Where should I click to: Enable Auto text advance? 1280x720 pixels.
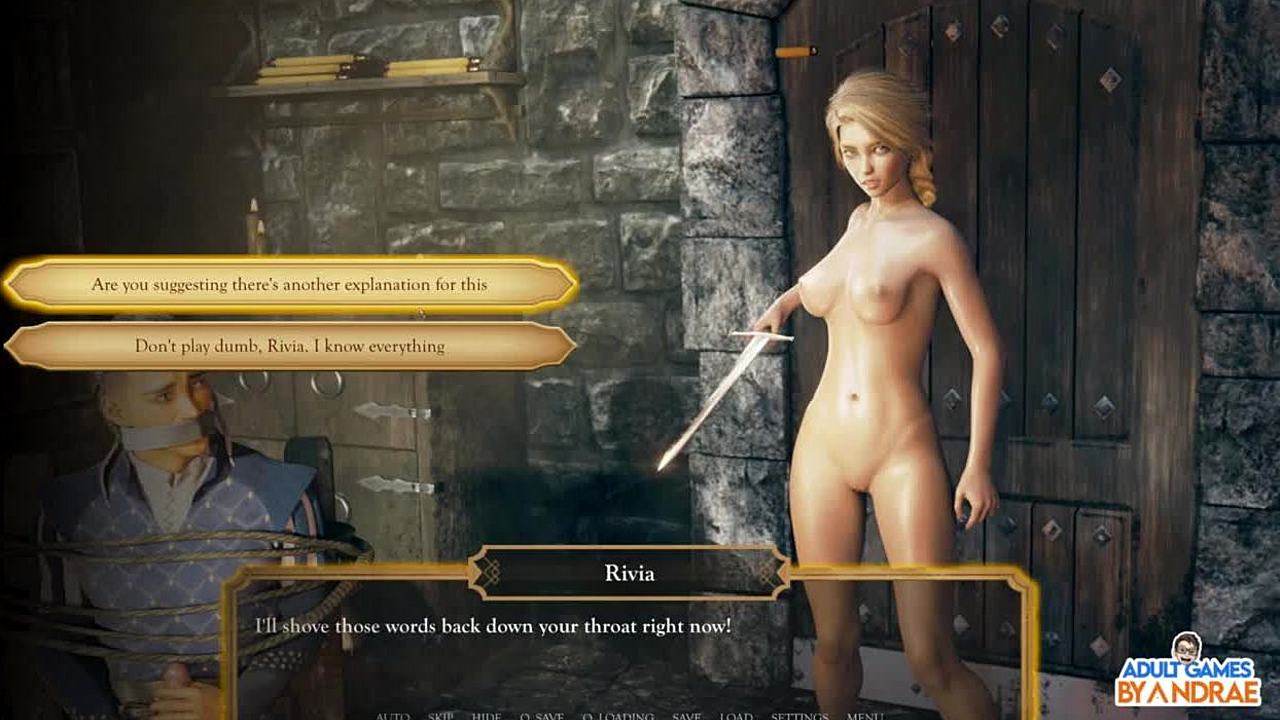pos(393,716)
